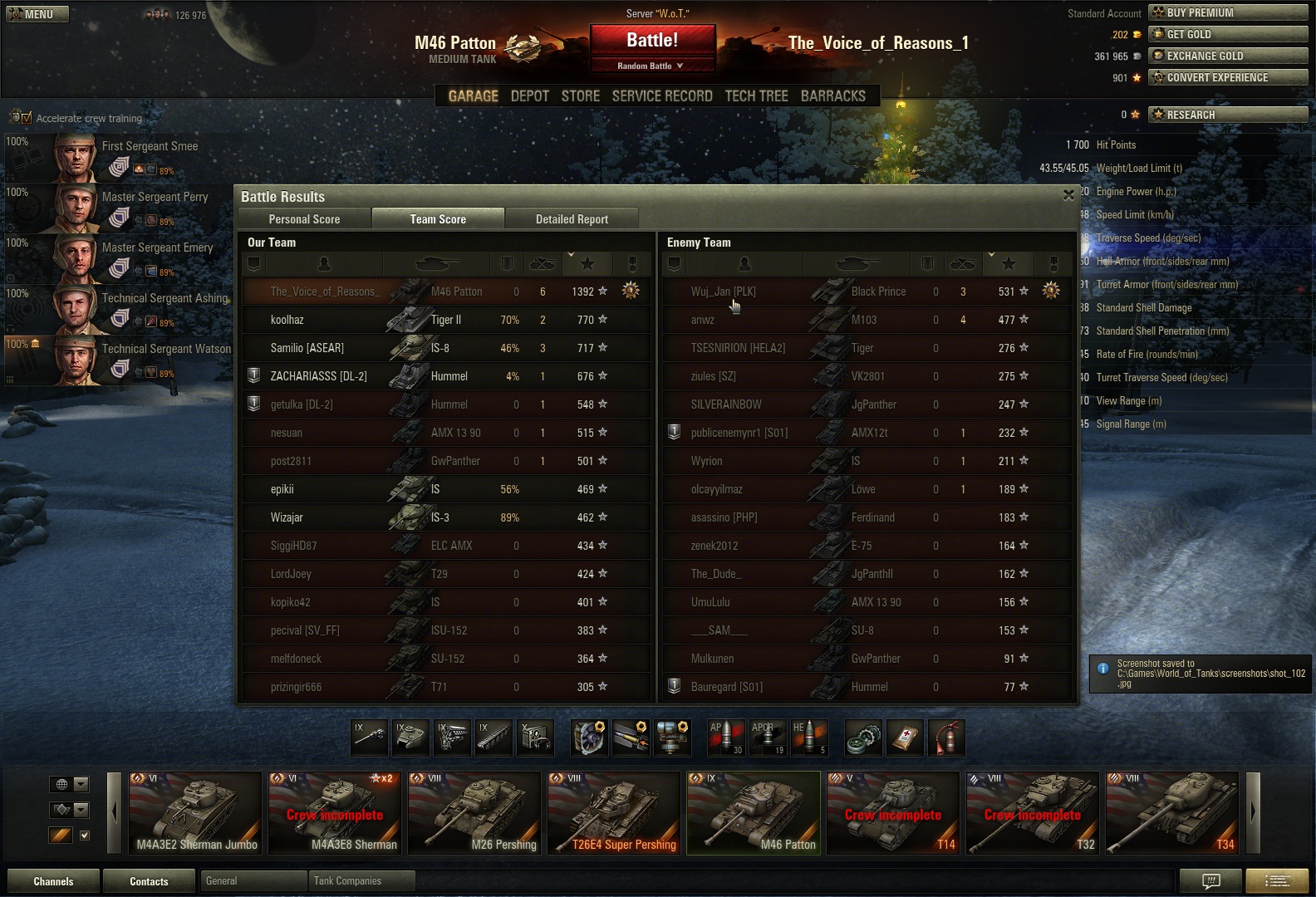Screen dimensions: 1316x897
Task: Open the Barracks section
Action: point(832,96)
